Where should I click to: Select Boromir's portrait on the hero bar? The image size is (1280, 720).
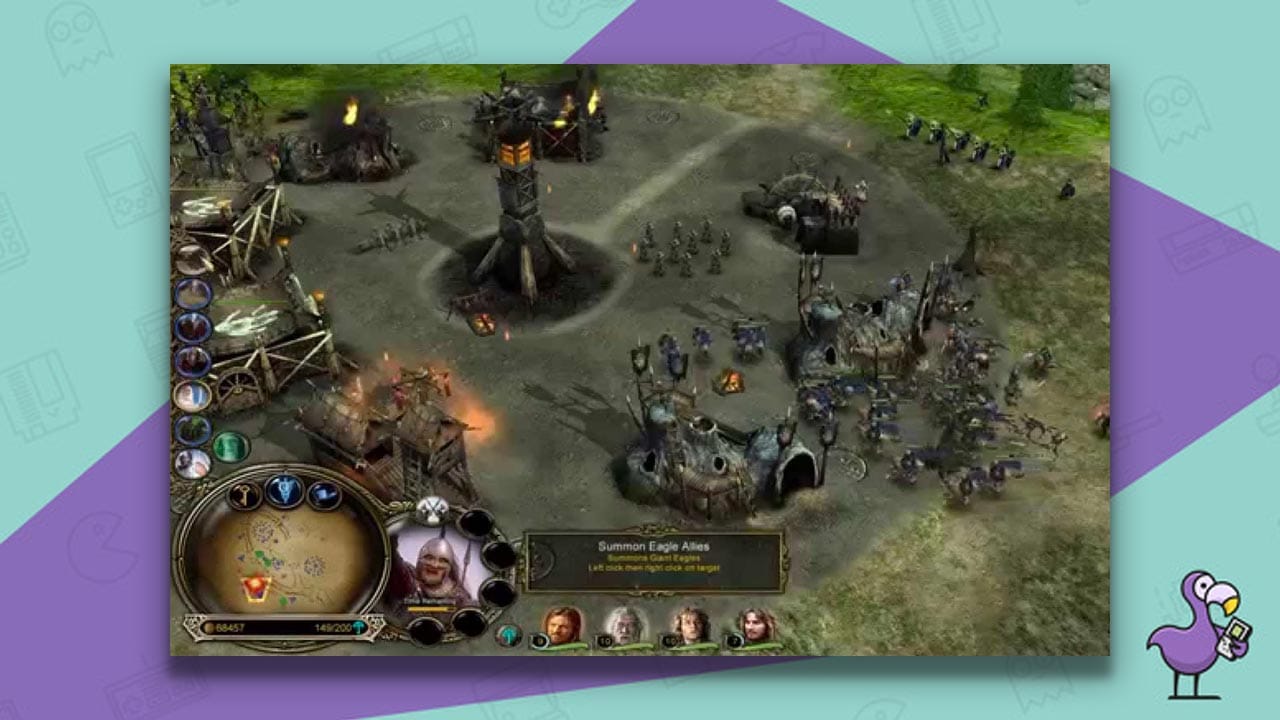(x=564, y=626)
